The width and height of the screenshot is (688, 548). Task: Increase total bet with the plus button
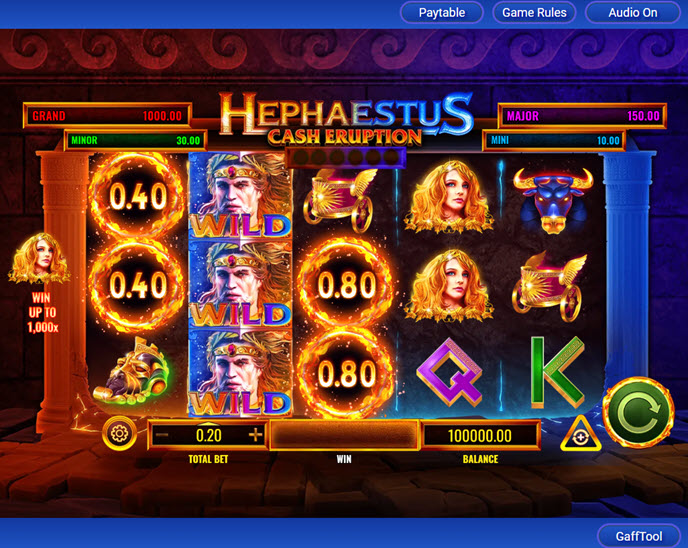(x=256, y=435)
